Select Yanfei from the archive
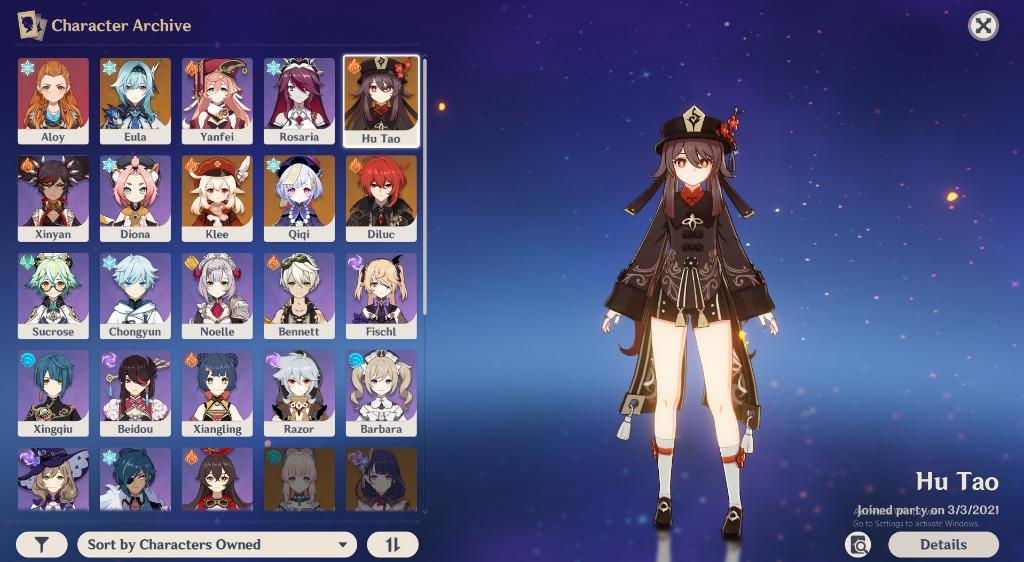The width and height of the screenshot is (1024, 562). [x=217, y=100]
